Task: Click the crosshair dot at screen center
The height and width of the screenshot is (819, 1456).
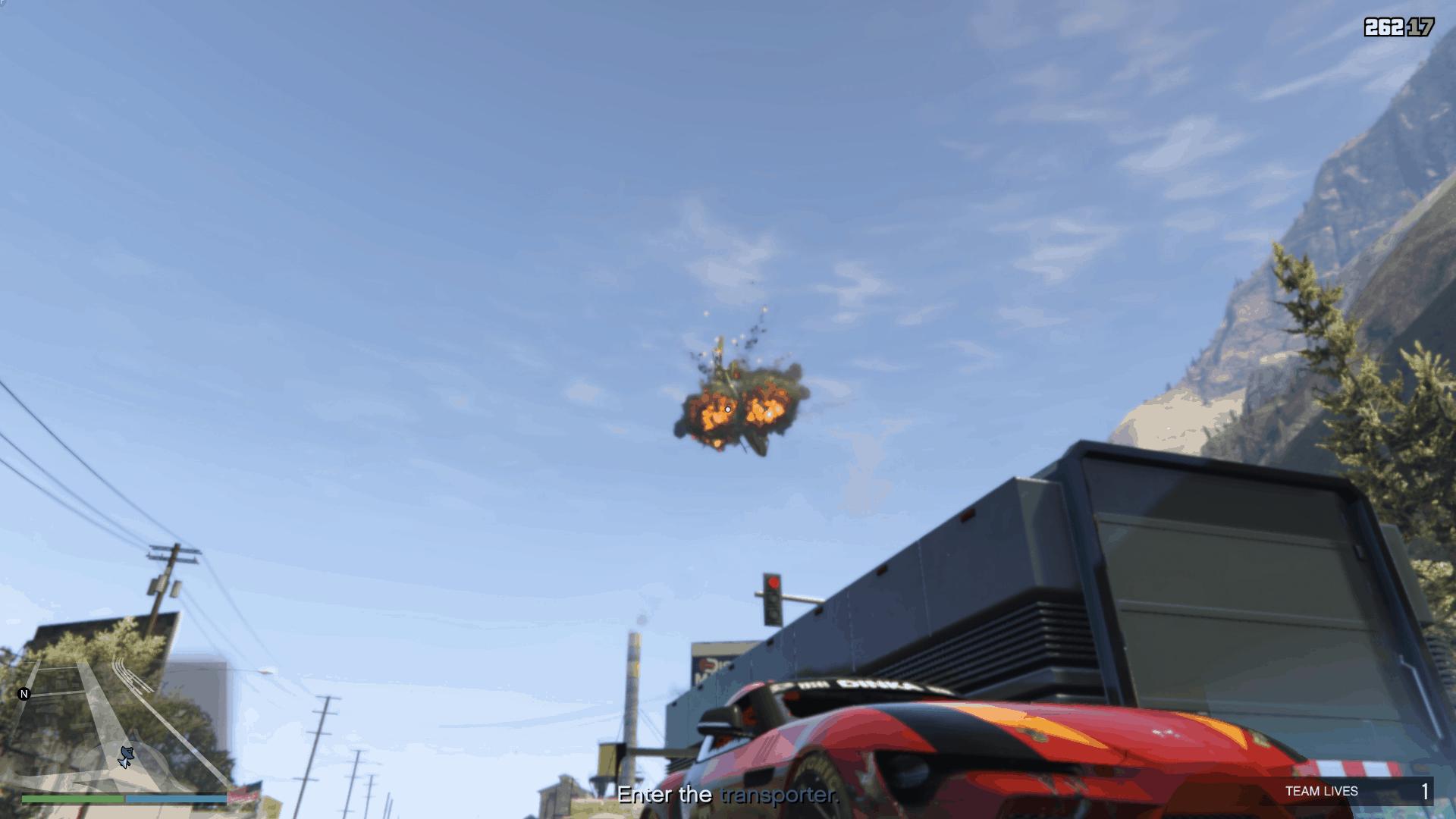Action: (x=727, y=408)
